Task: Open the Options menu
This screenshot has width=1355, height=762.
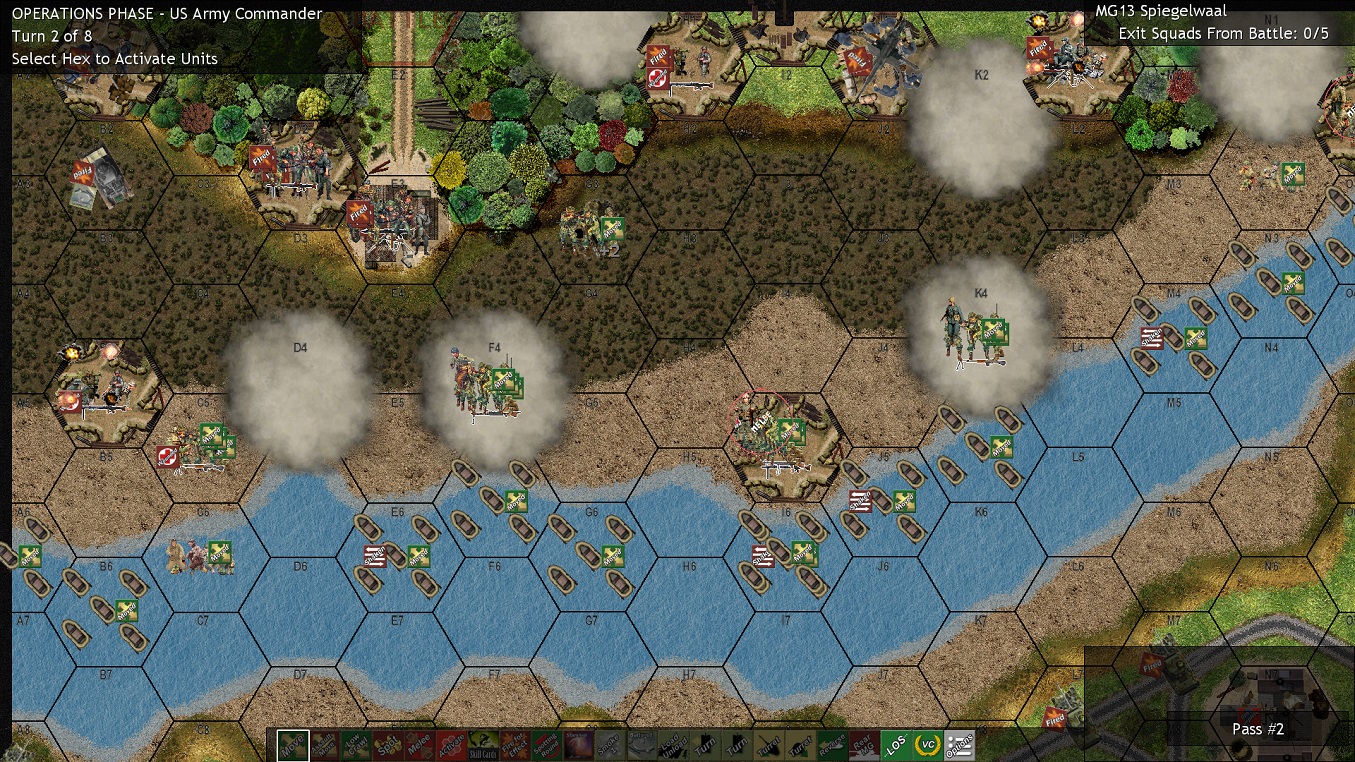Action: pos(960,745)
